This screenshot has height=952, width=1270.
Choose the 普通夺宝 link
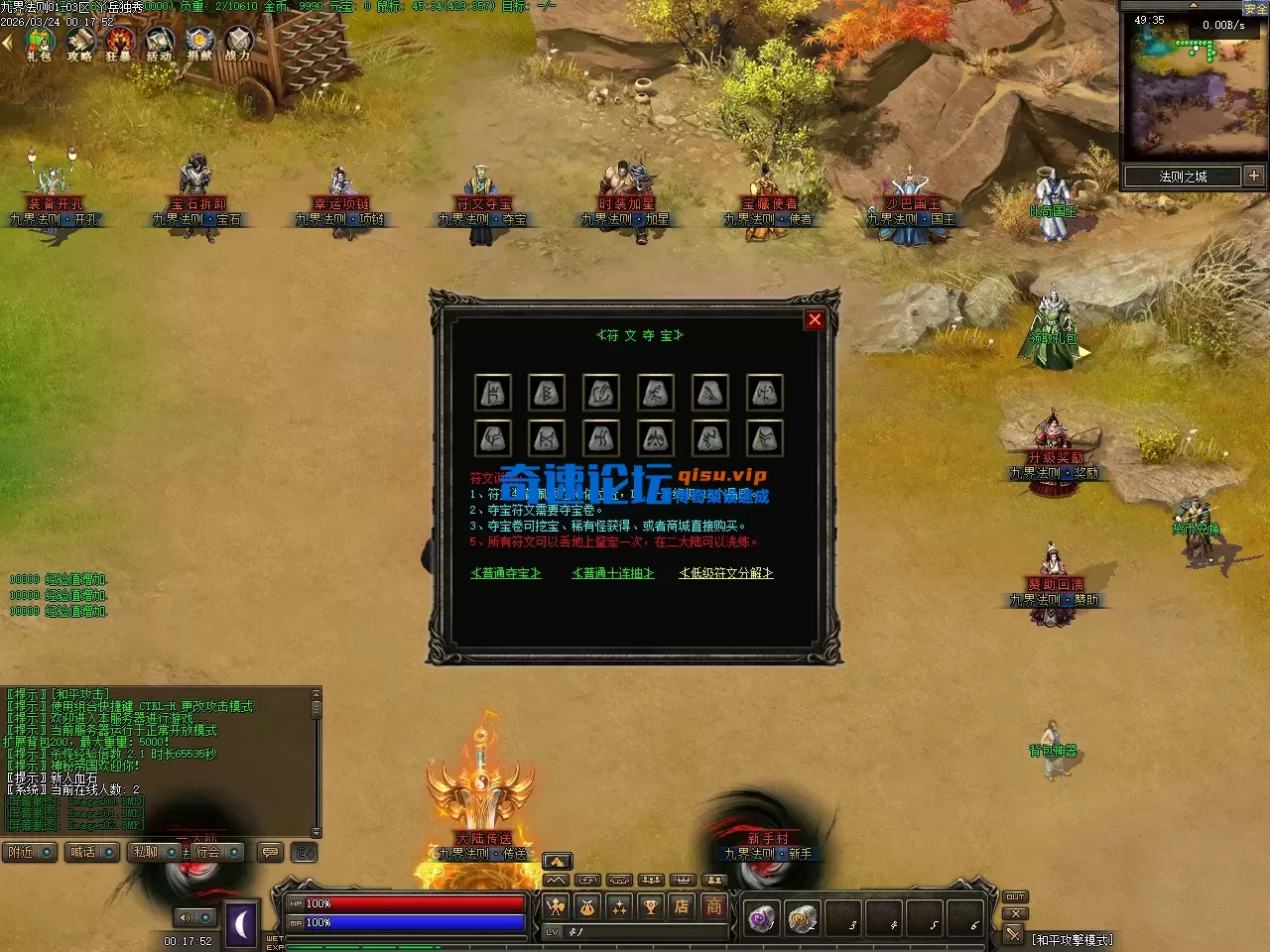506,573
